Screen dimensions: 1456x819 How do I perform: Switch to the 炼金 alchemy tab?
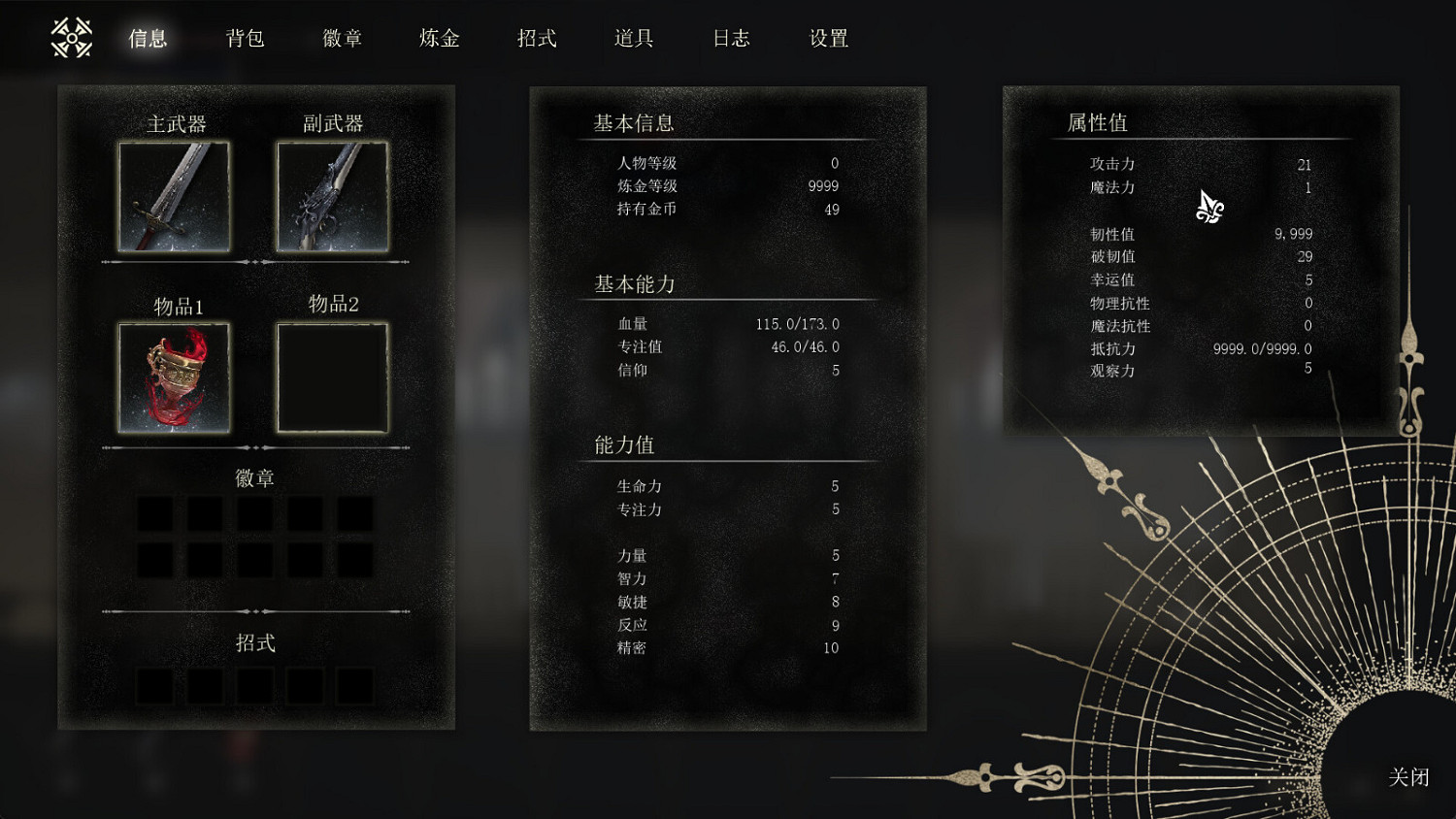point(438,39)
